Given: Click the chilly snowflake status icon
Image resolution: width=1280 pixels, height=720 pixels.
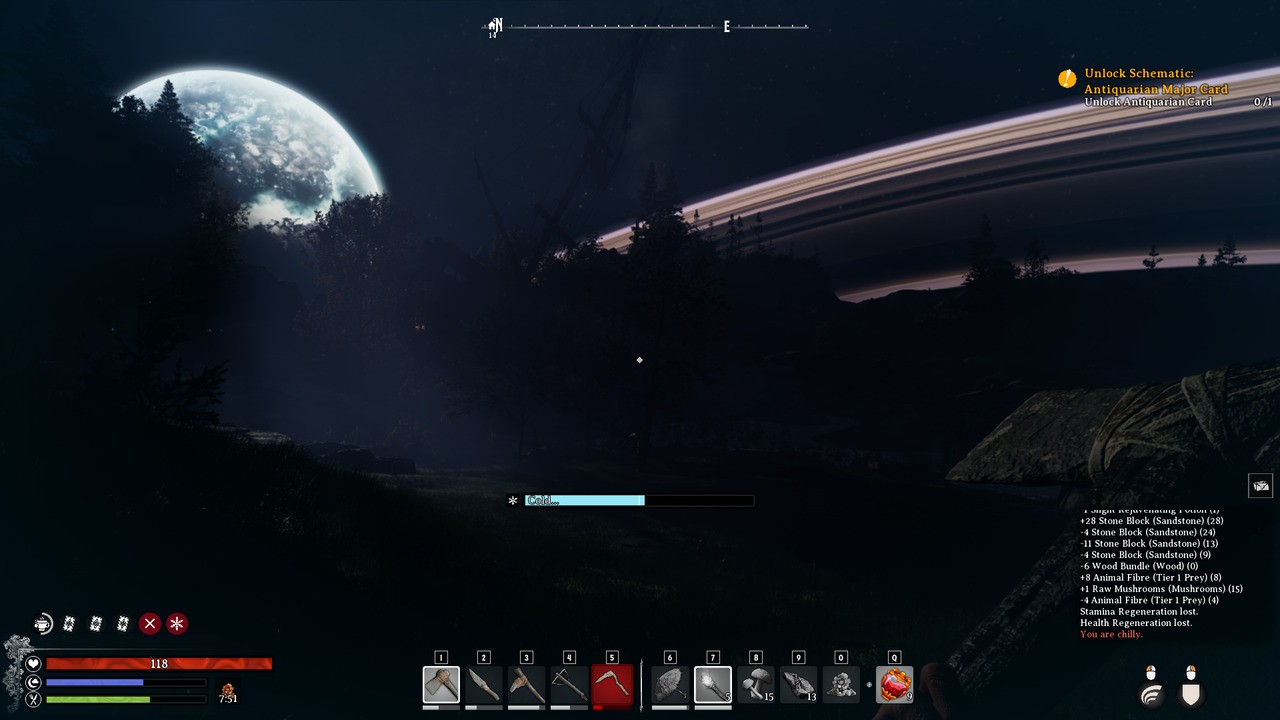Looking at the screenshot, I should click(x=177, y=624).
